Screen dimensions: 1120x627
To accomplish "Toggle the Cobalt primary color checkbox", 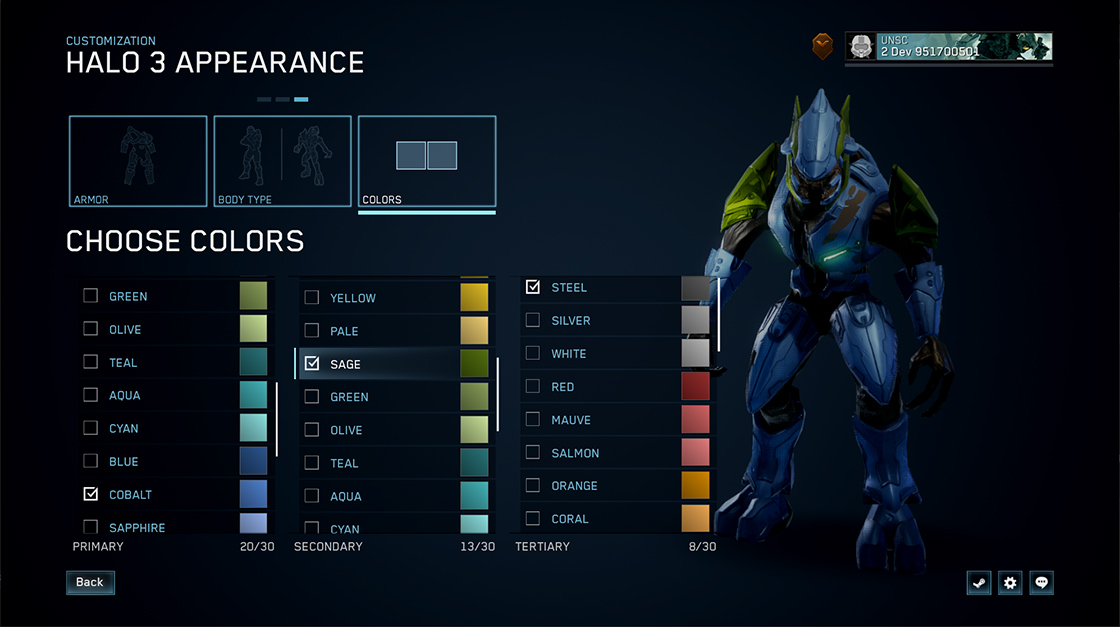I will point(91,494).
